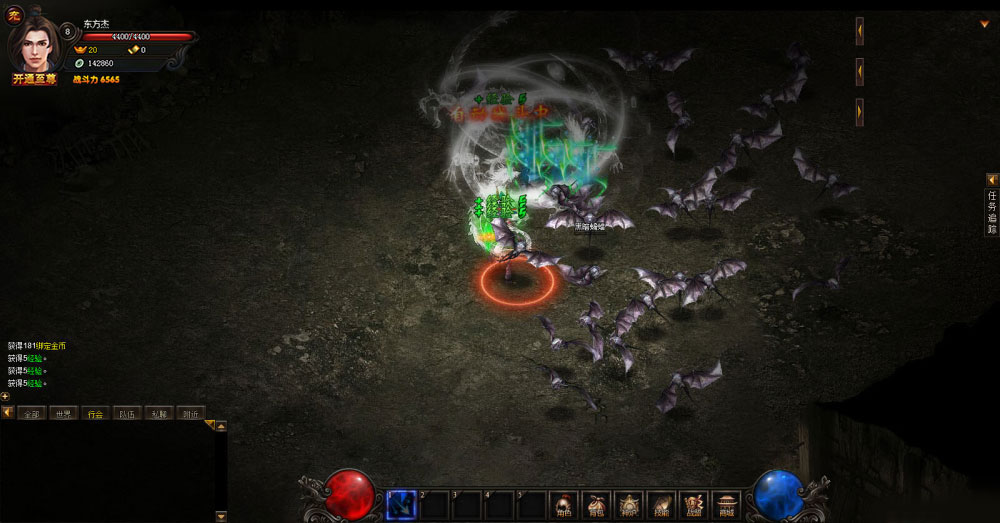
Task: Click the plus button above the chat tabs
Action: click(5, 396)
